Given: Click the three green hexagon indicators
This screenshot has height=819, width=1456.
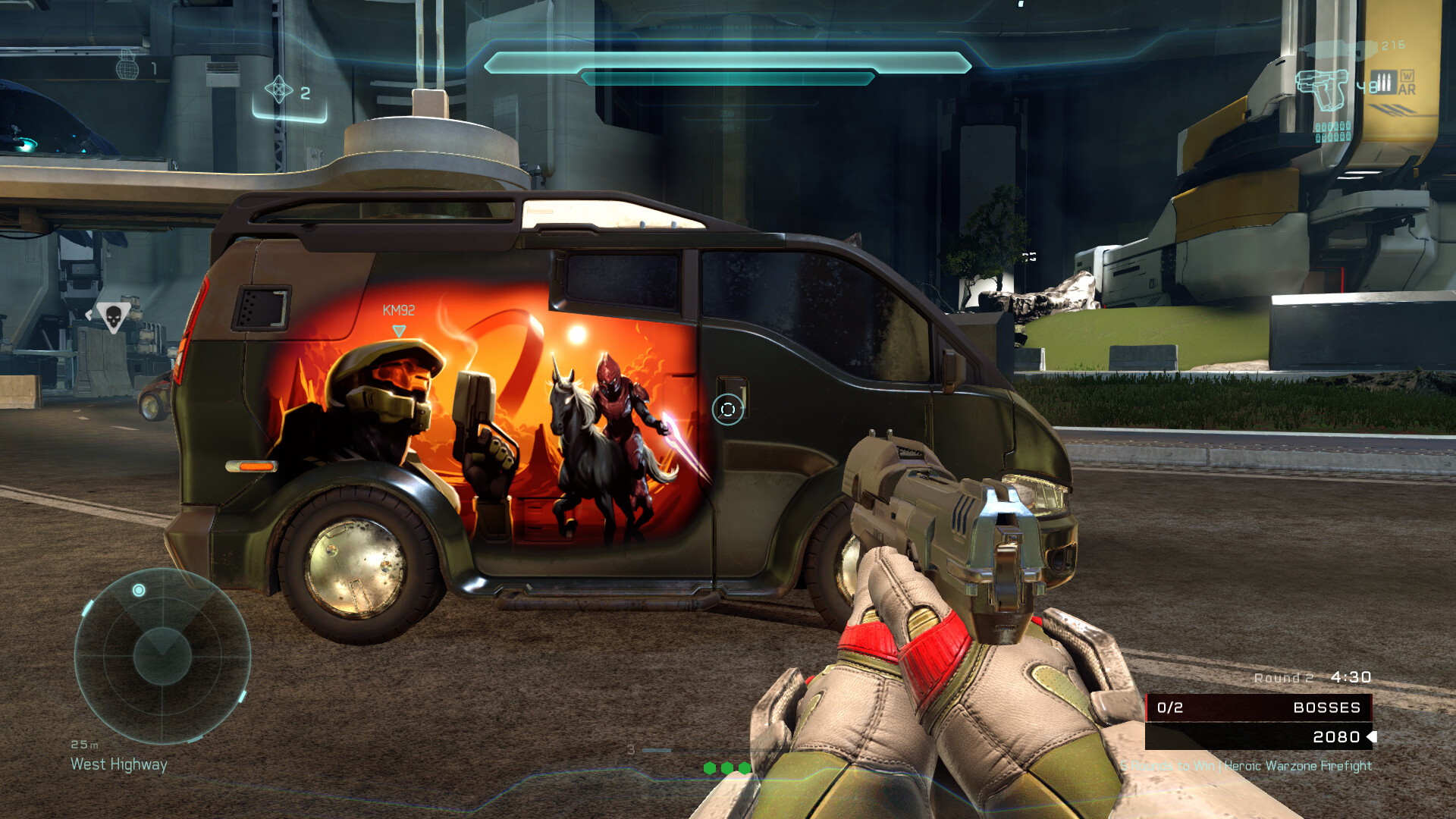Looking at the screenshot, I should click(727, 767).
